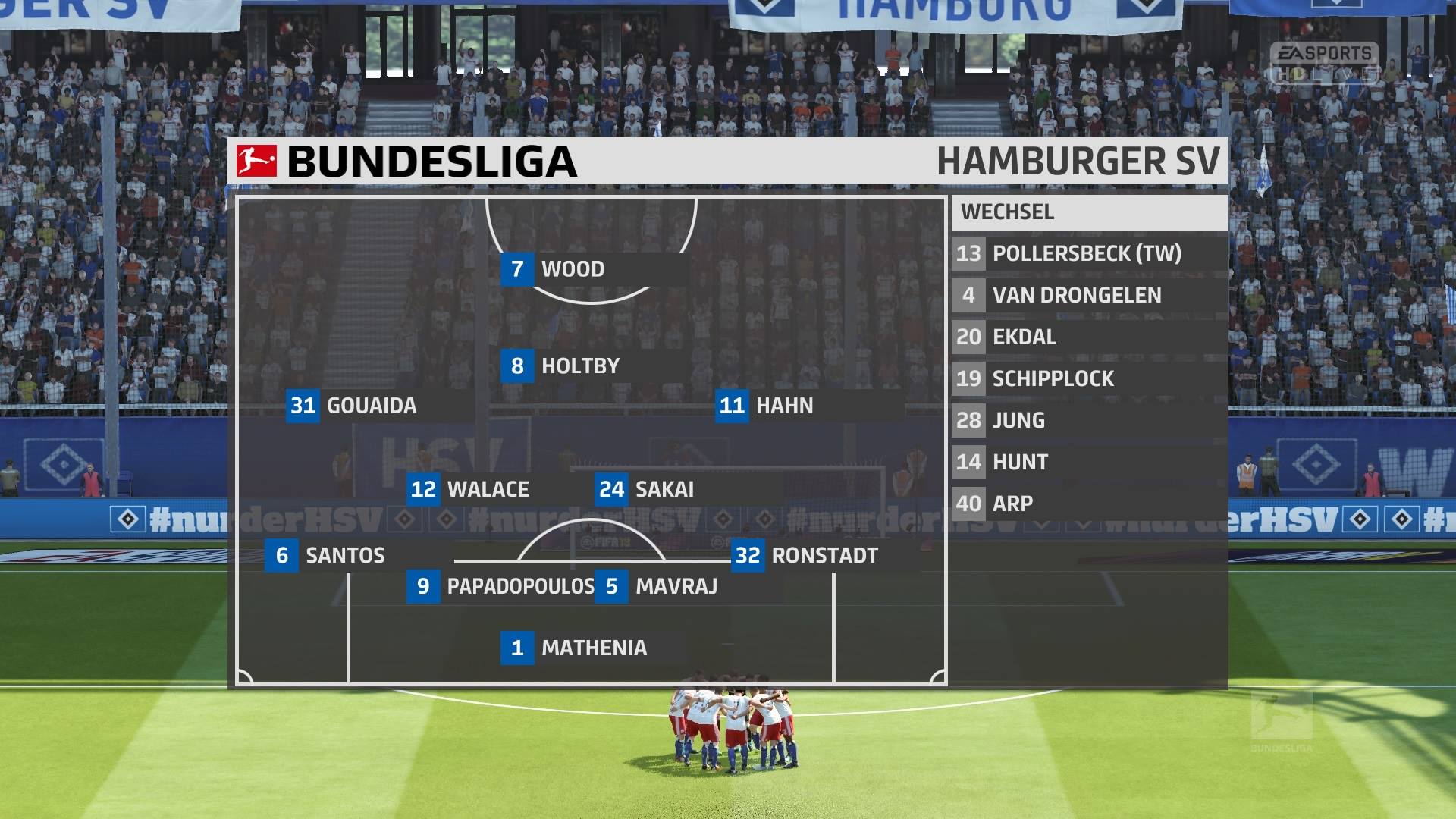Select Ronstadt, number 32

[824, 555]
